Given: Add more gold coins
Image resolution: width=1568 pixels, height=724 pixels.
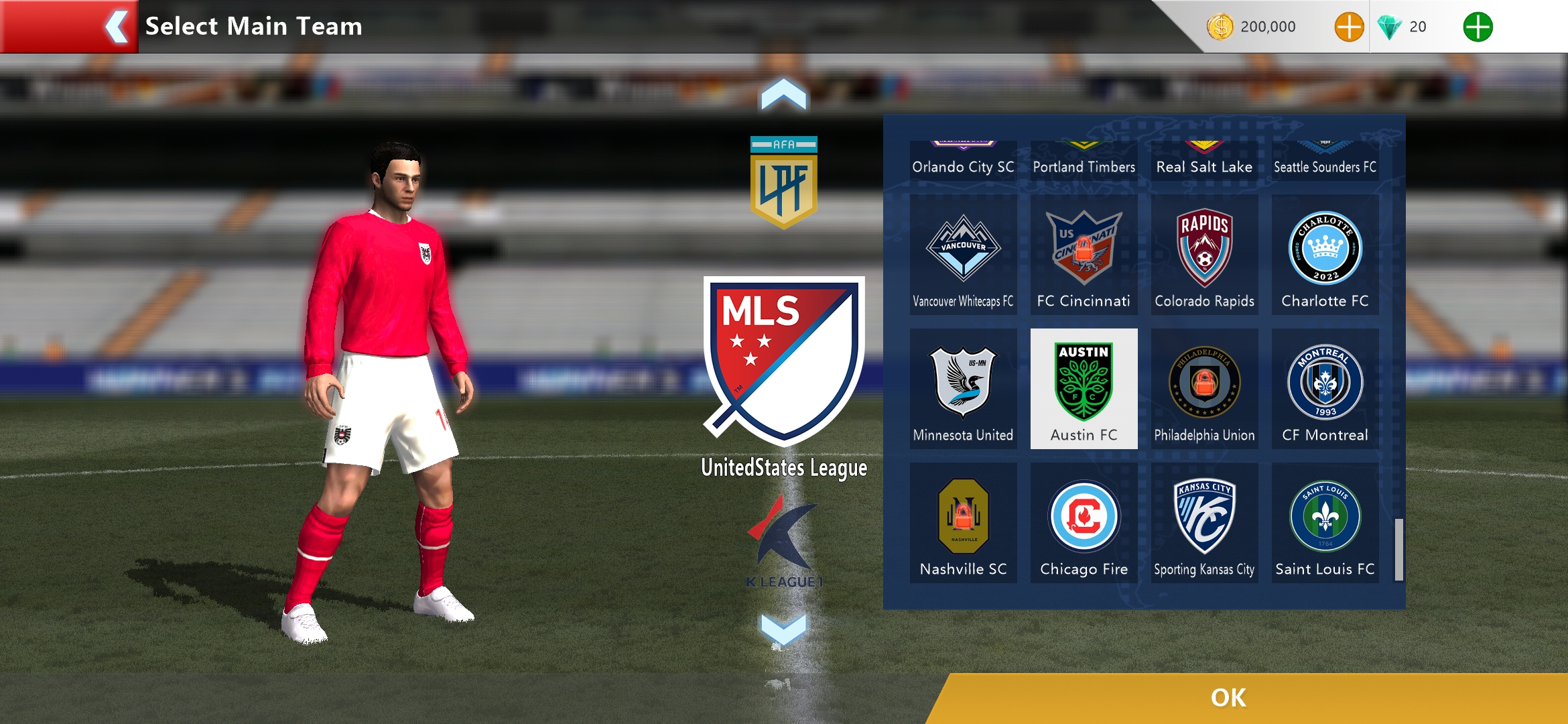Looking at the screenshot, I should pyautogui.click(x=1348, y=27).
